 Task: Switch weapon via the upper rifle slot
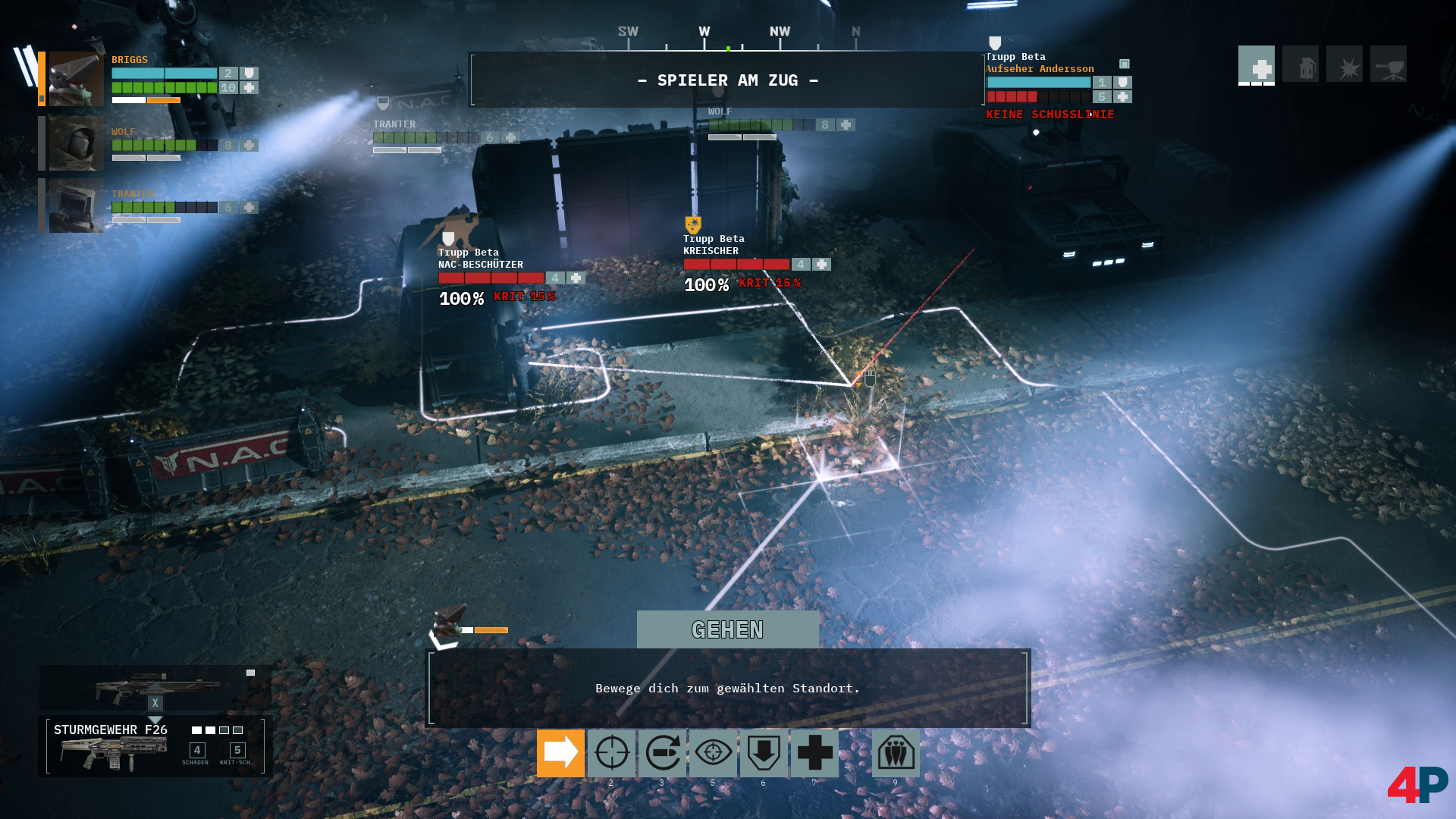click(155, 687)
